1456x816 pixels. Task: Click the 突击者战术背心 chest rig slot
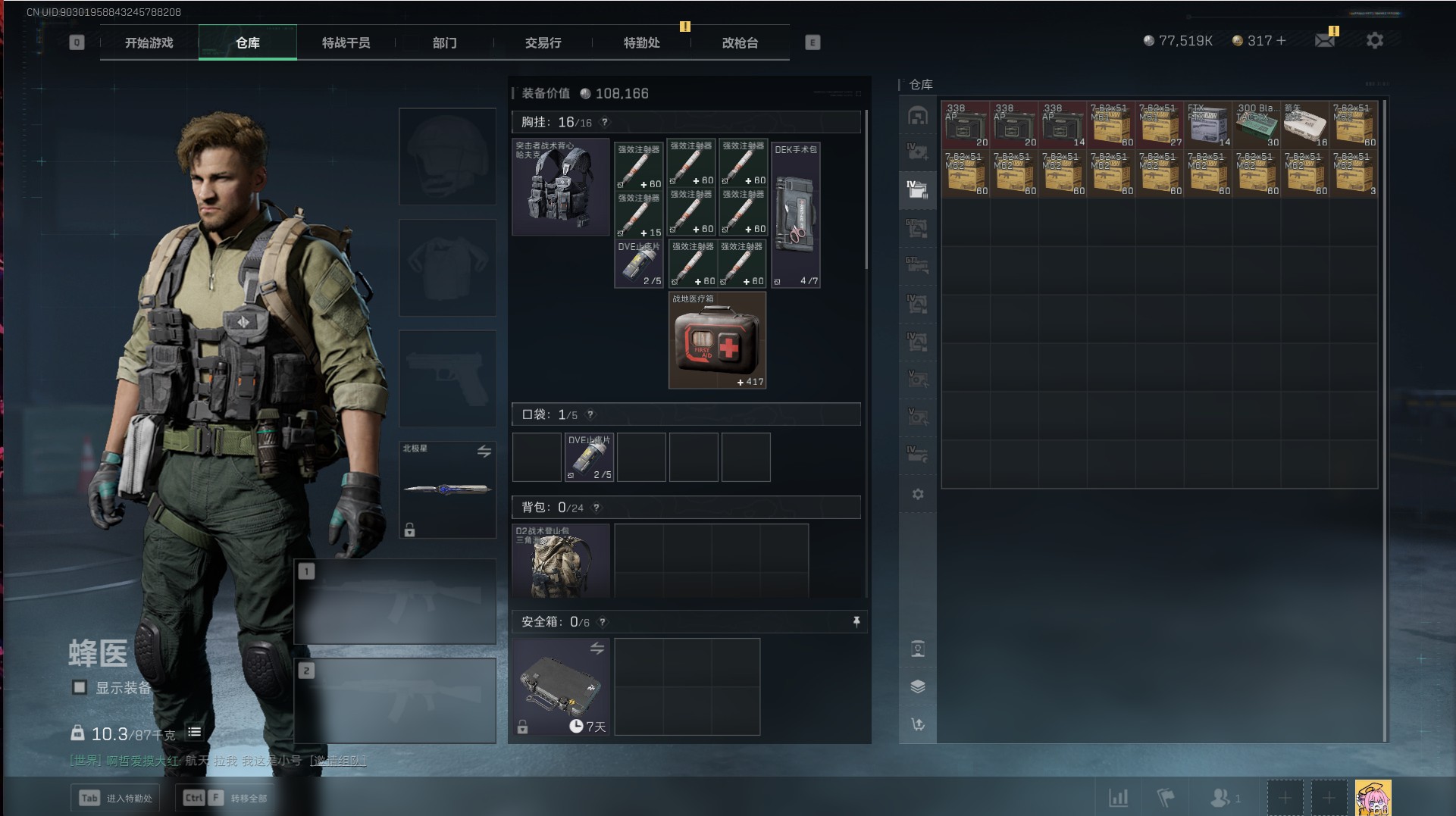[561, 187]
